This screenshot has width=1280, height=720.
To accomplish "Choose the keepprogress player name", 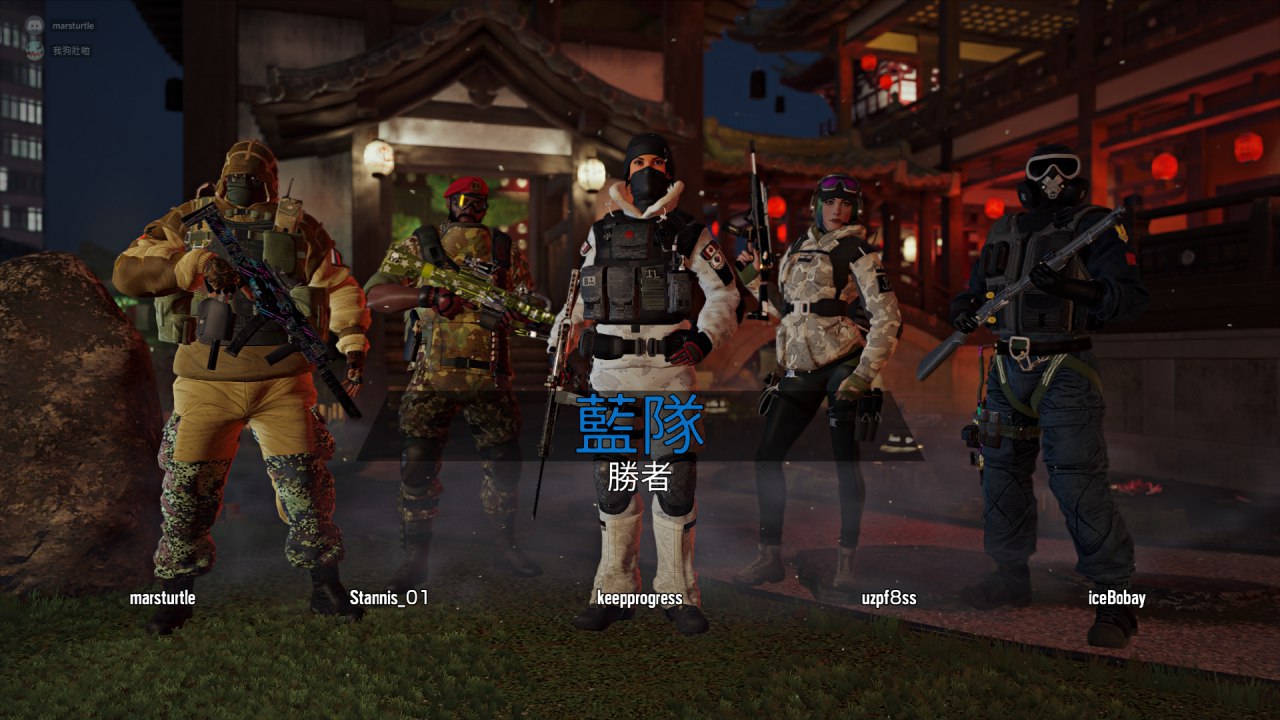I will [639, 599].
